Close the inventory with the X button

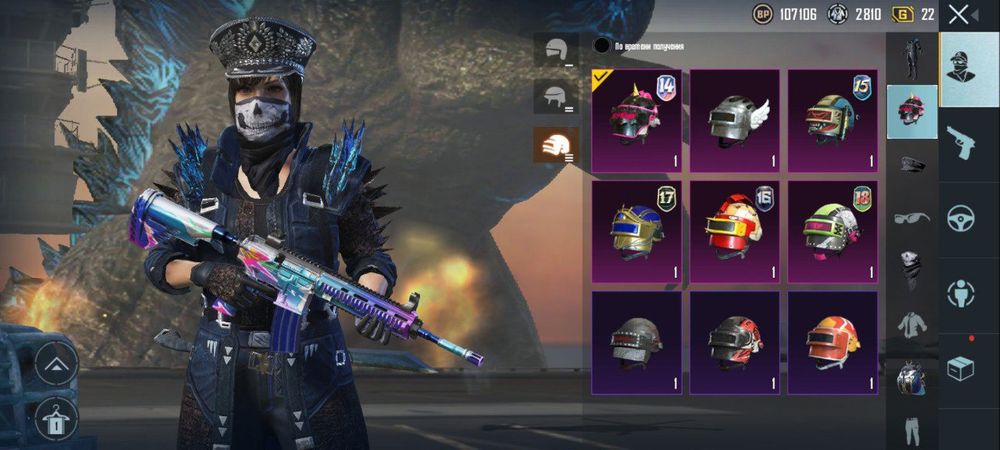[959, 14]
